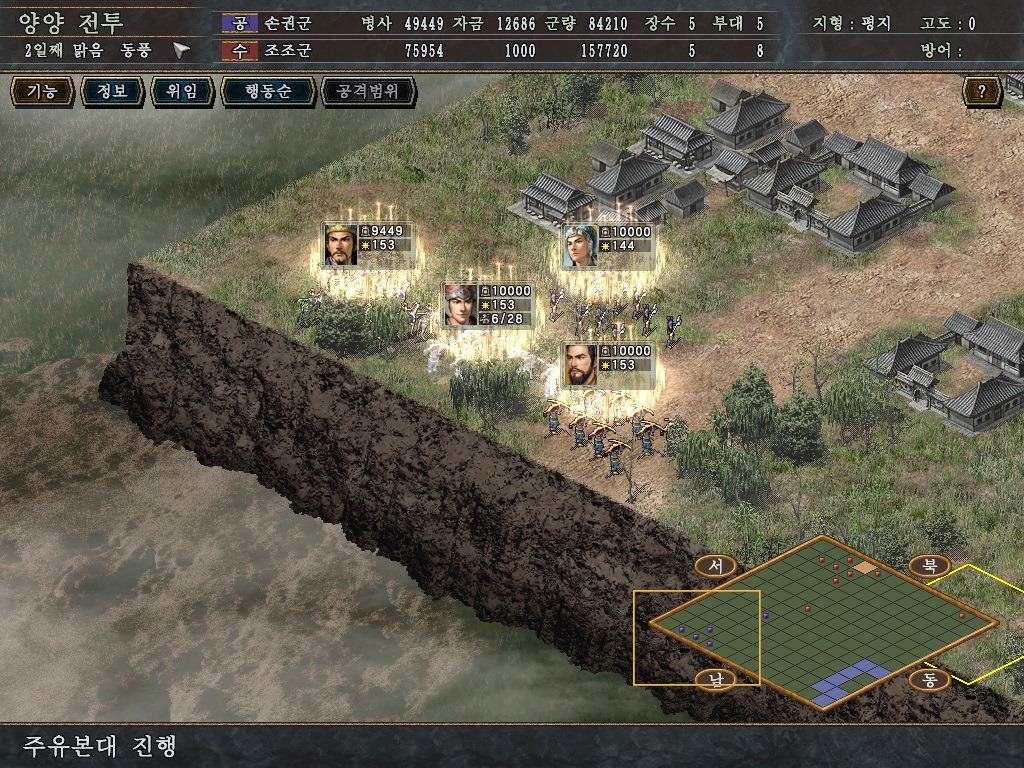
Task: Open the 정보 information menu
Action: coord(111,92)
